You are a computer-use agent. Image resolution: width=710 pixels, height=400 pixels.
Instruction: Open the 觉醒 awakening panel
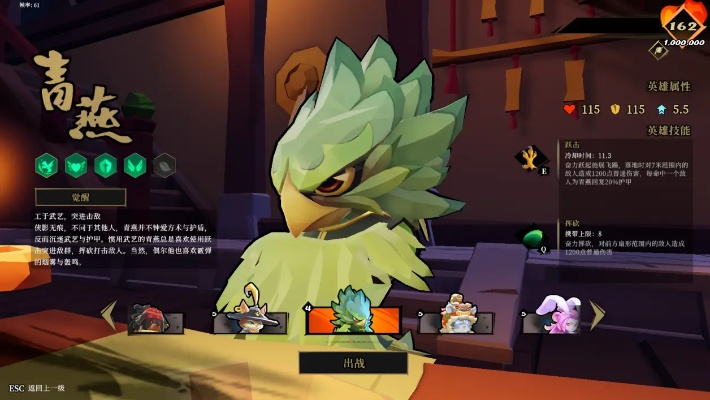[80, 197]
